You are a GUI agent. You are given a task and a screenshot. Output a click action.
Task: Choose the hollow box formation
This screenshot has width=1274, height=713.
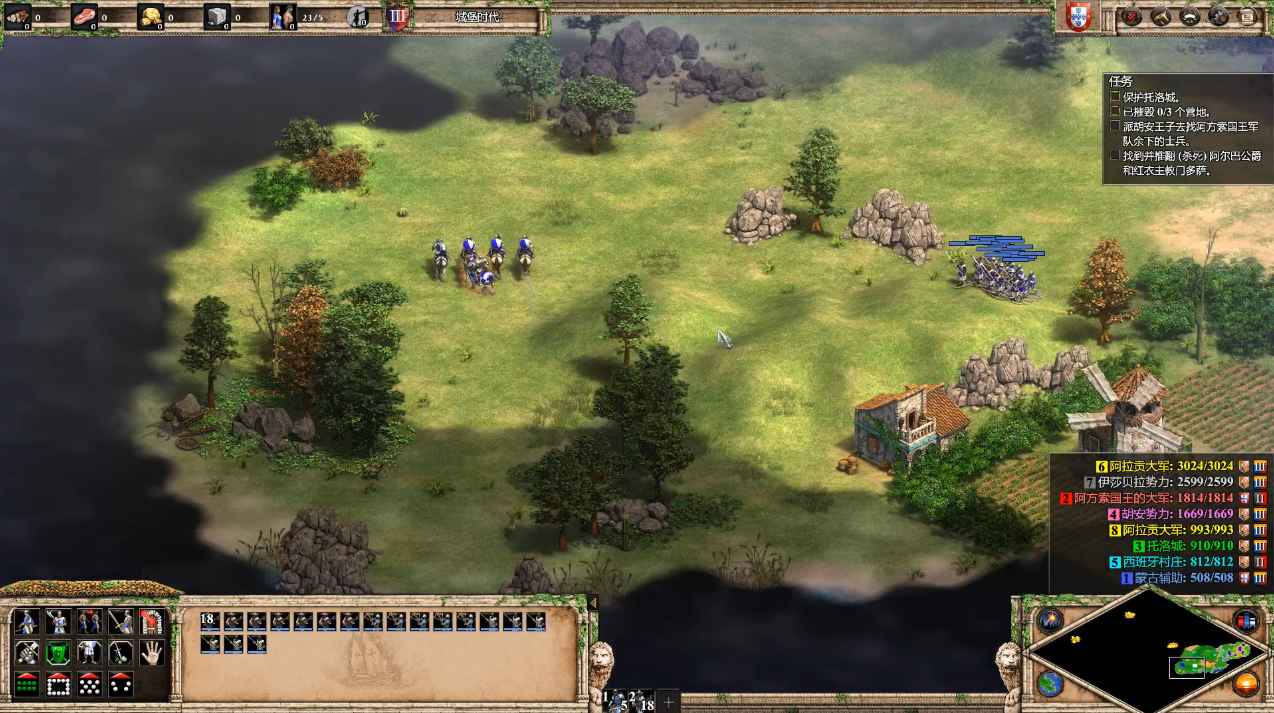point(59,685)
